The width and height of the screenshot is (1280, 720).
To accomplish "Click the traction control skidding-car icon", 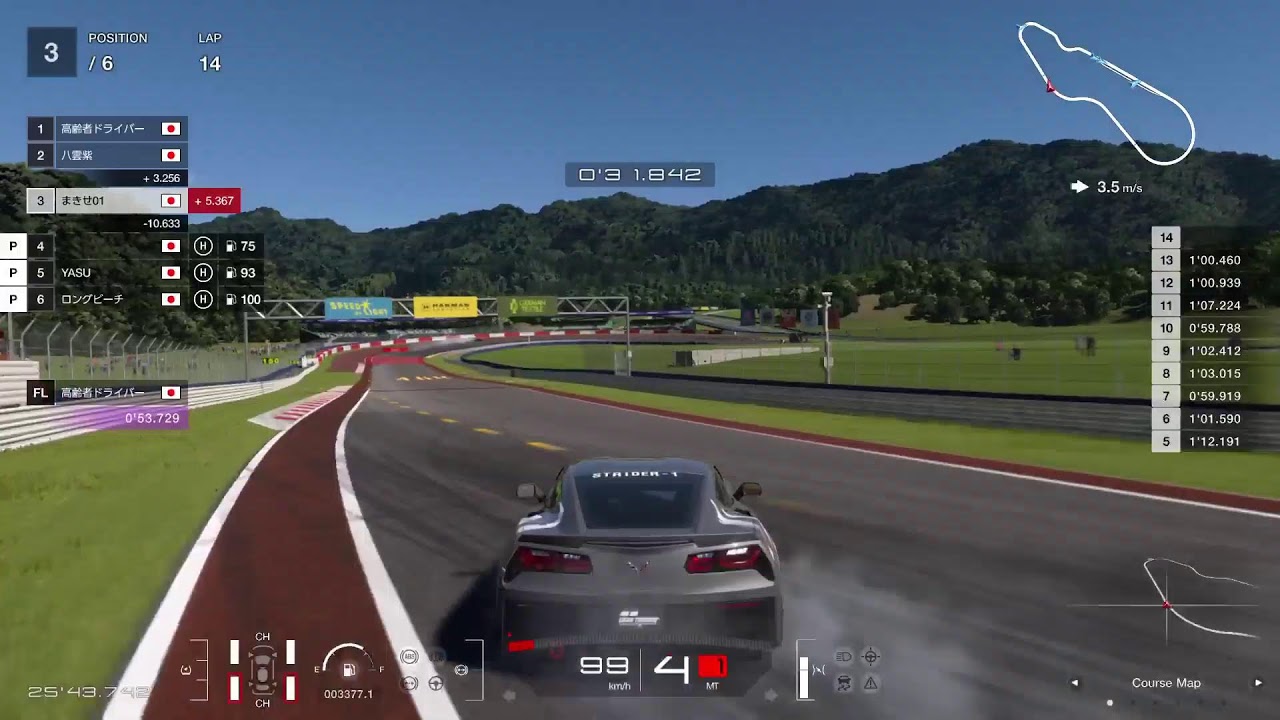I will (844, 684).
